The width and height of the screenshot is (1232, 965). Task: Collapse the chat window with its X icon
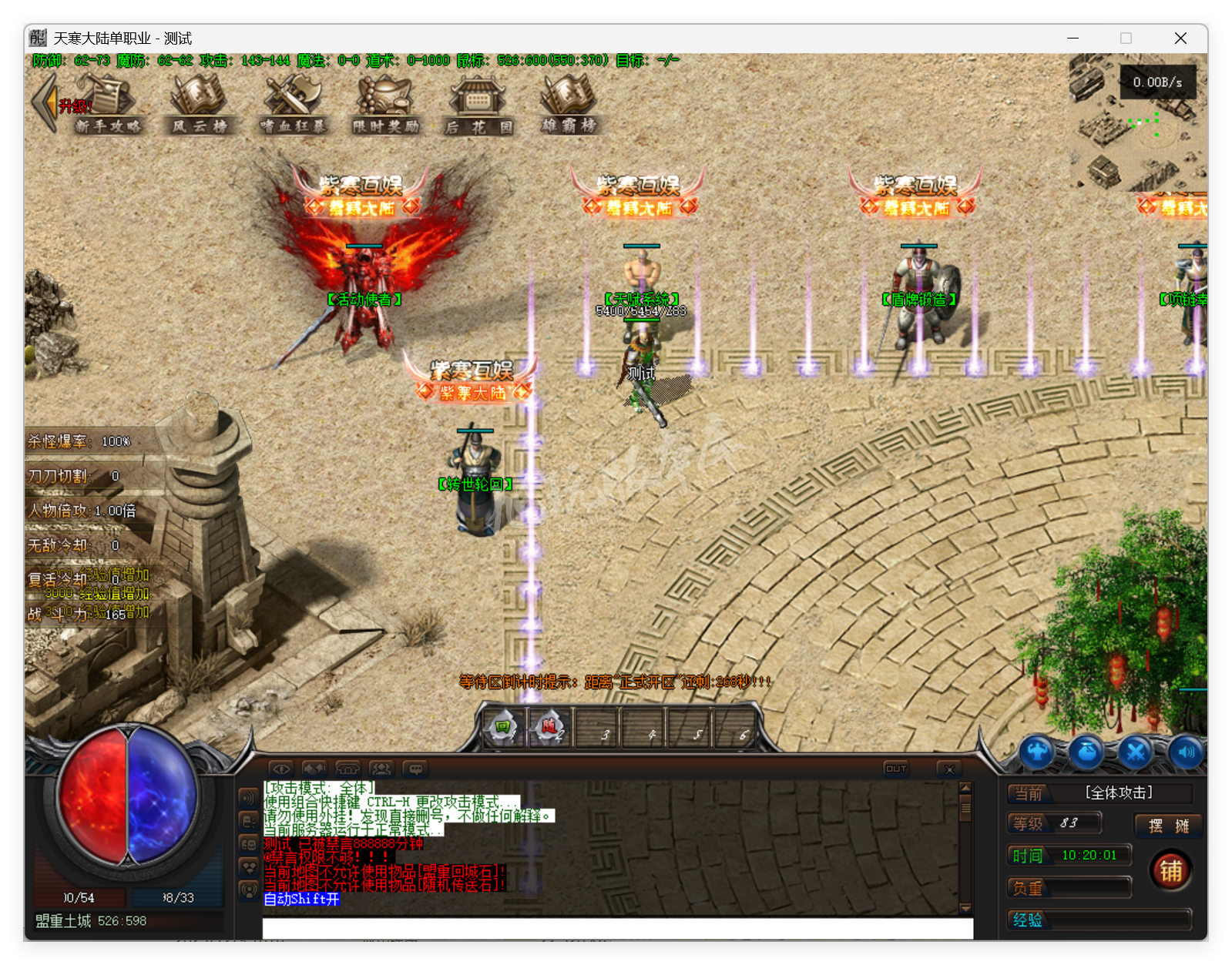[949, 768]
